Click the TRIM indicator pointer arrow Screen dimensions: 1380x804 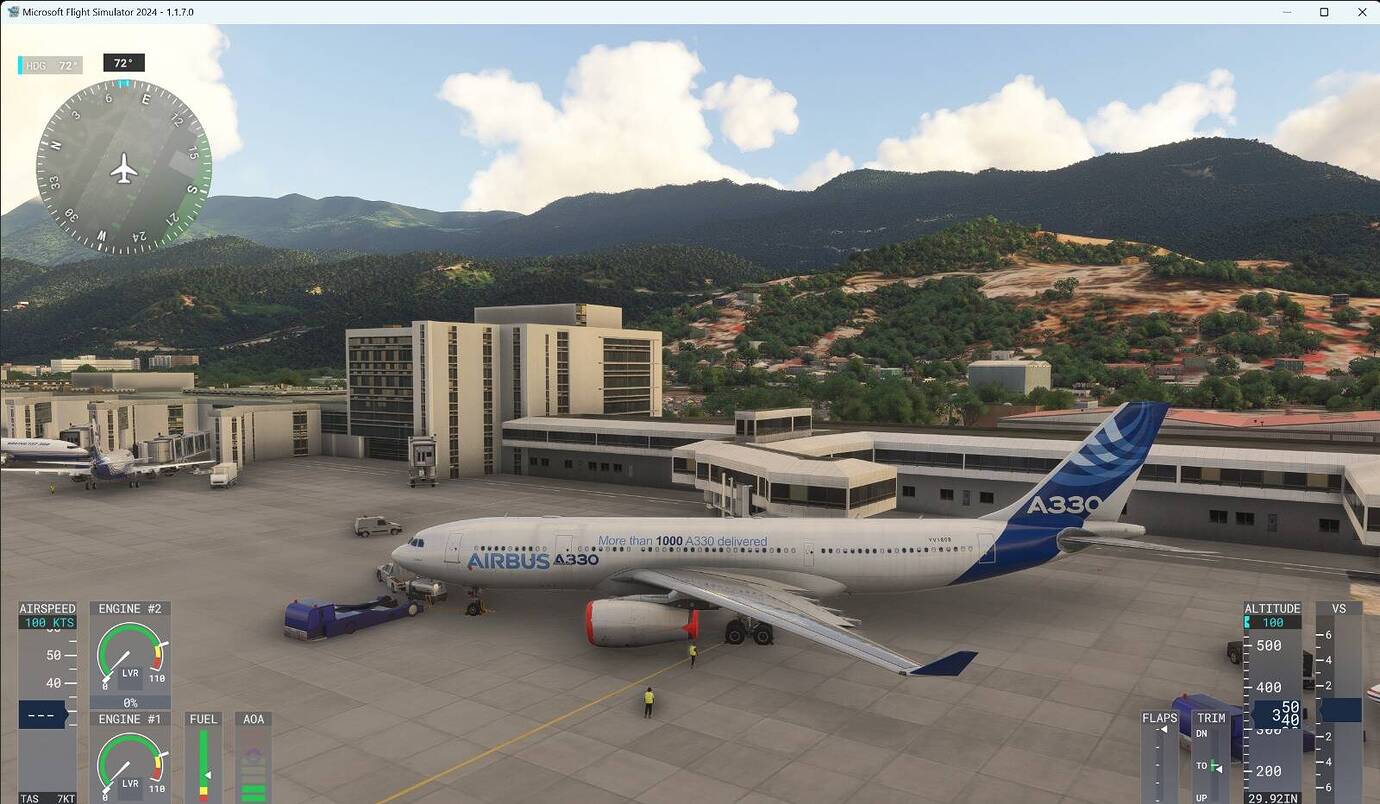(x=1218, y=768)
